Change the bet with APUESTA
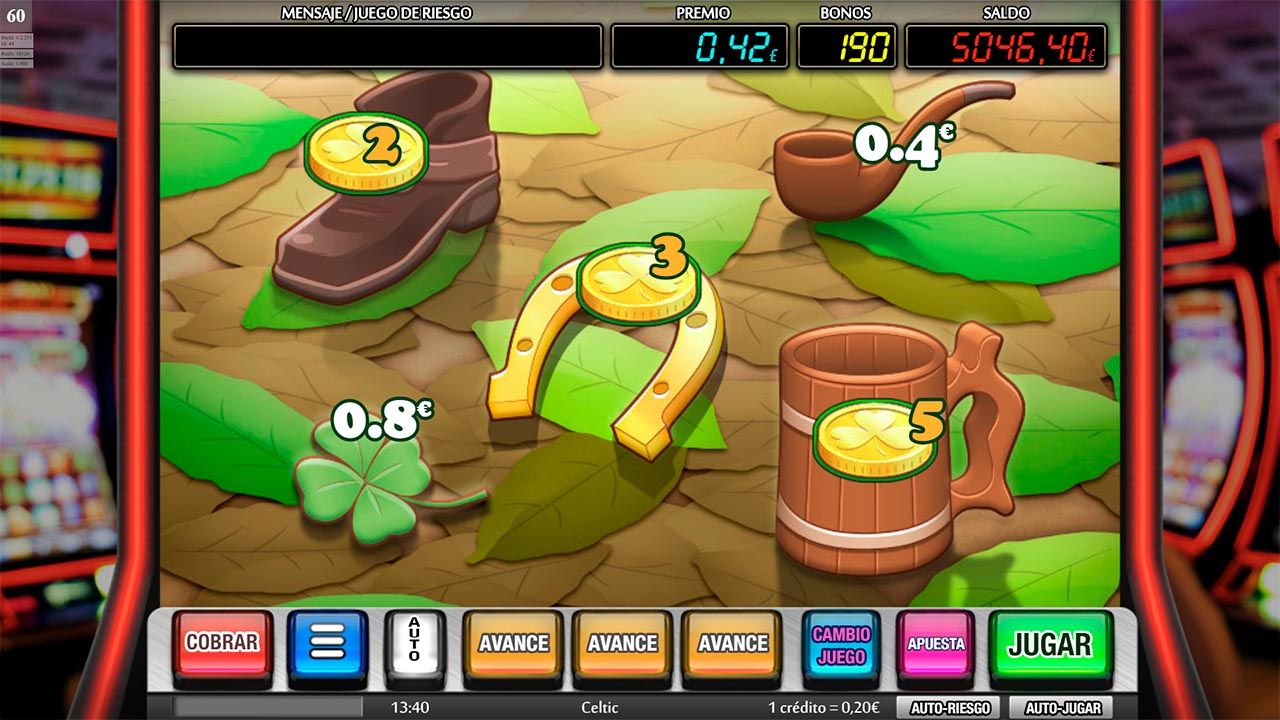The image size is (1280, 720). pyautogui.click(x=935, y=643)
